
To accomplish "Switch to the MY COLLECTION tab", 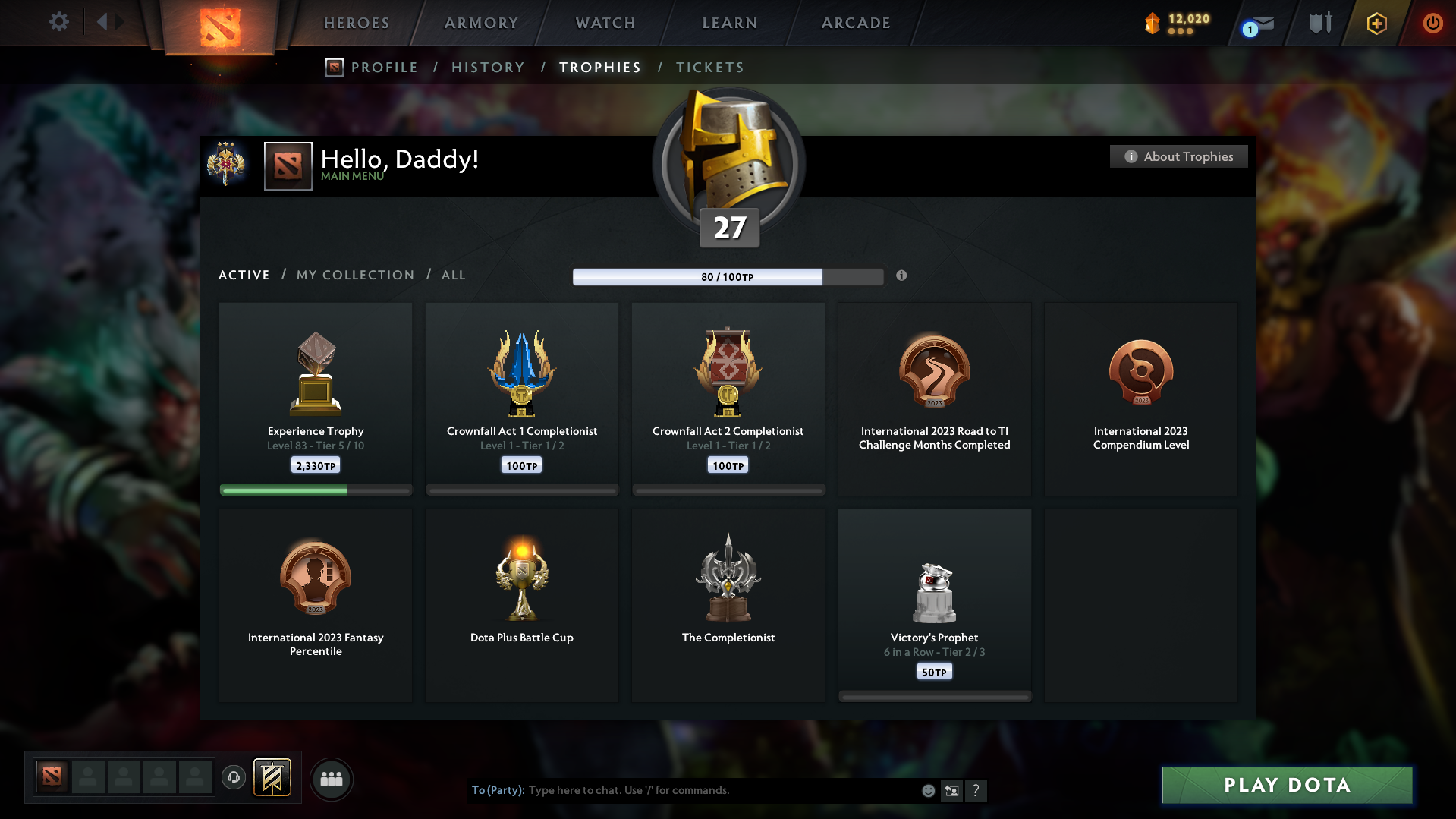I will click(x=354, y=275).
